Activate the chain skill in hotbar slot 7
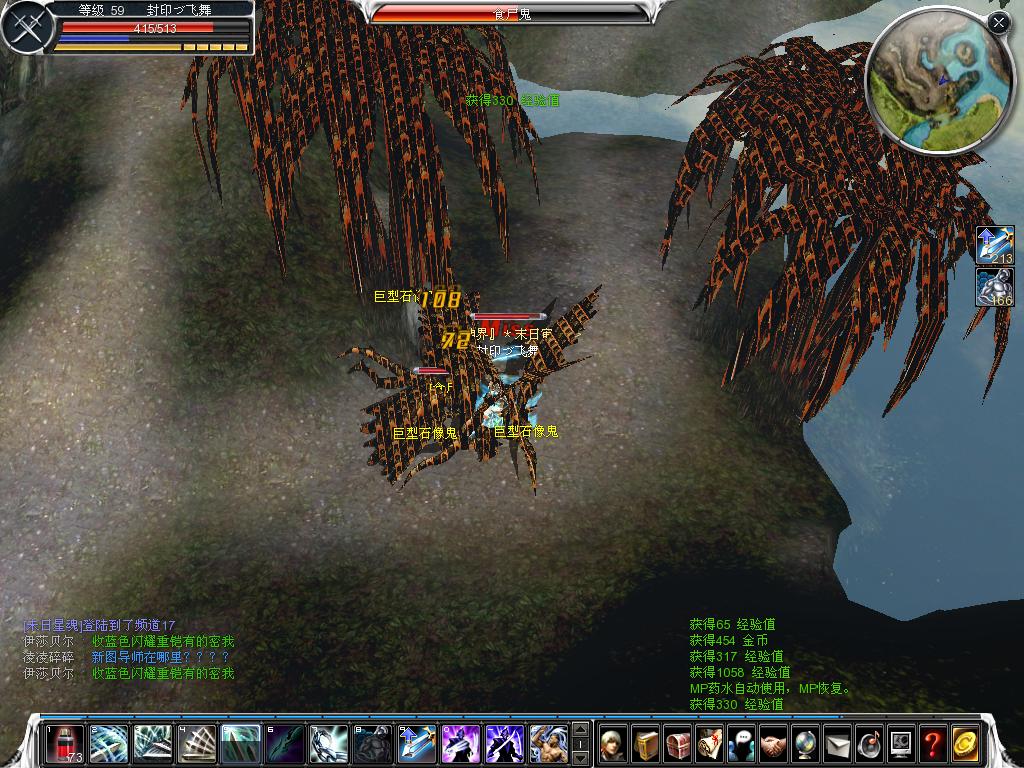This screenshot has width=1024, height=768. [329, 744]
